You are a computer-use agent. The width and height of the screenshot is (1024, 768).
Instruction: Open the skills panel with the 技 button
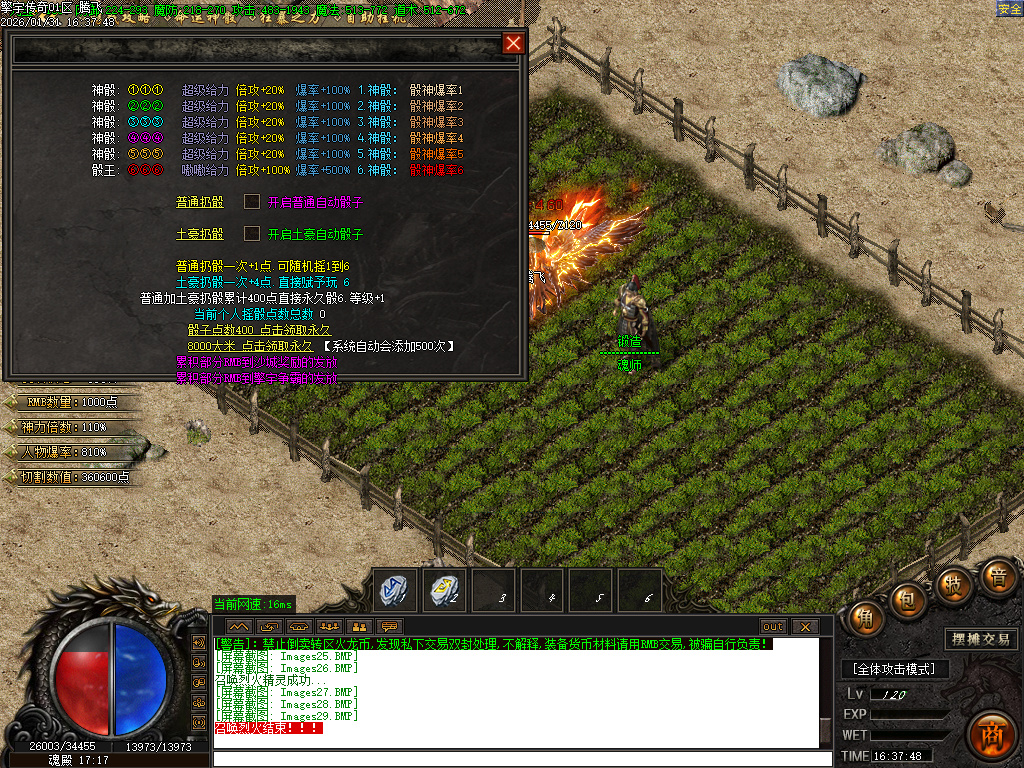[x=954, y=584]
